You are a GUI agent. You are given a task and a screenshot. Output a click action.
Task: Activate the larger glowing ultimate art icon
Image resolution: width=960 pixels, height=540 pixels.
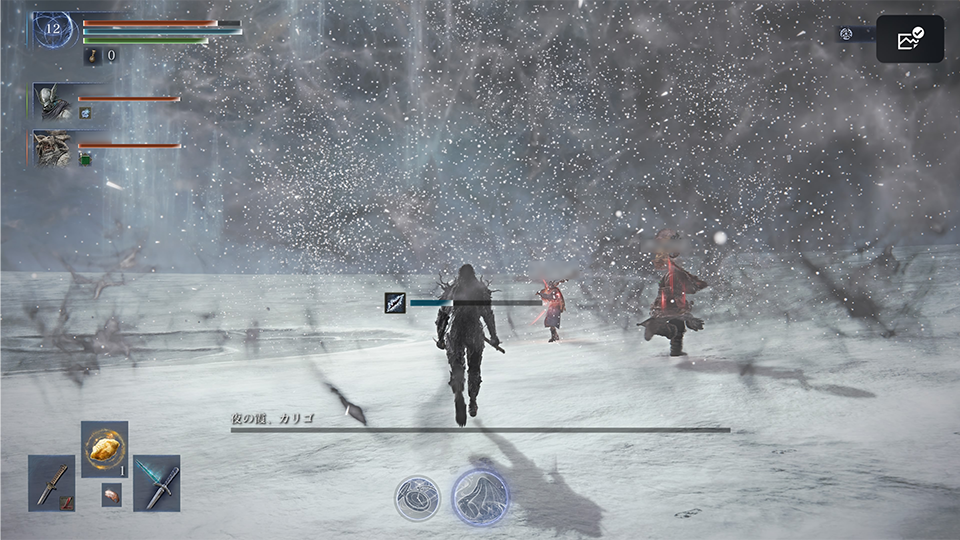pyautogui.click(x=480, y=497)
